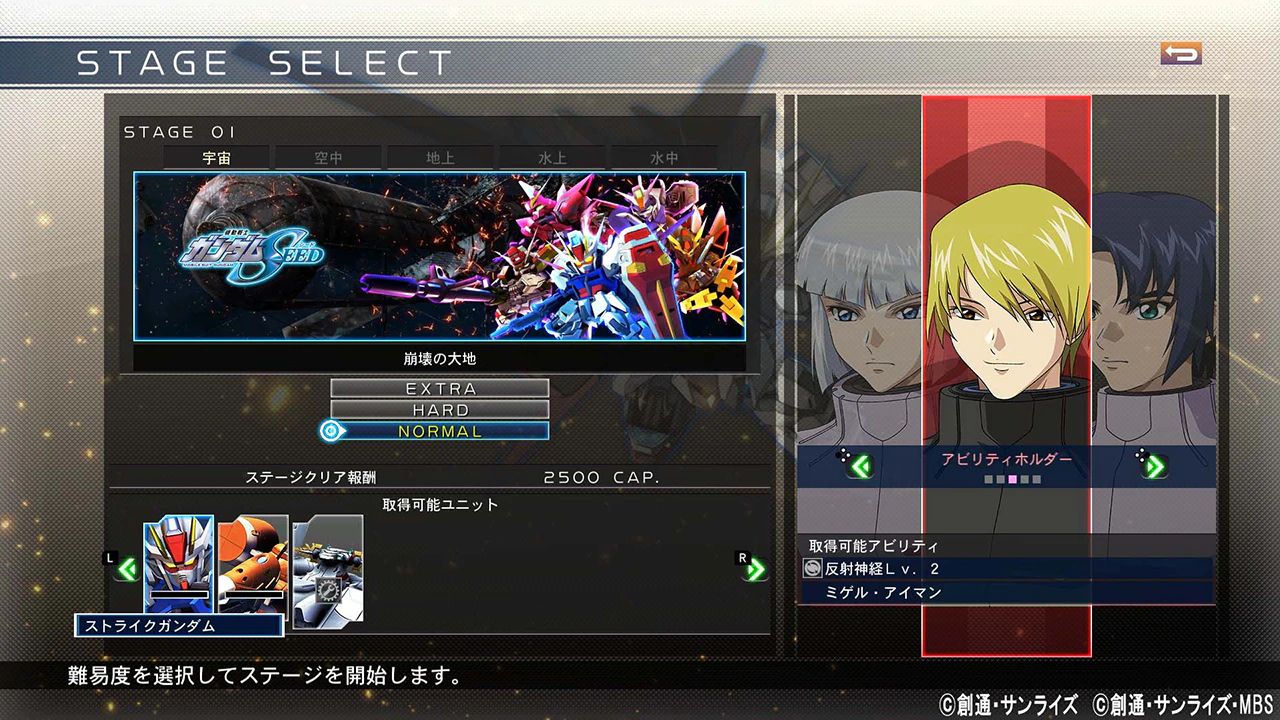
Task: Click the right arrow beside obtainable units
Action: click(755, 570)
